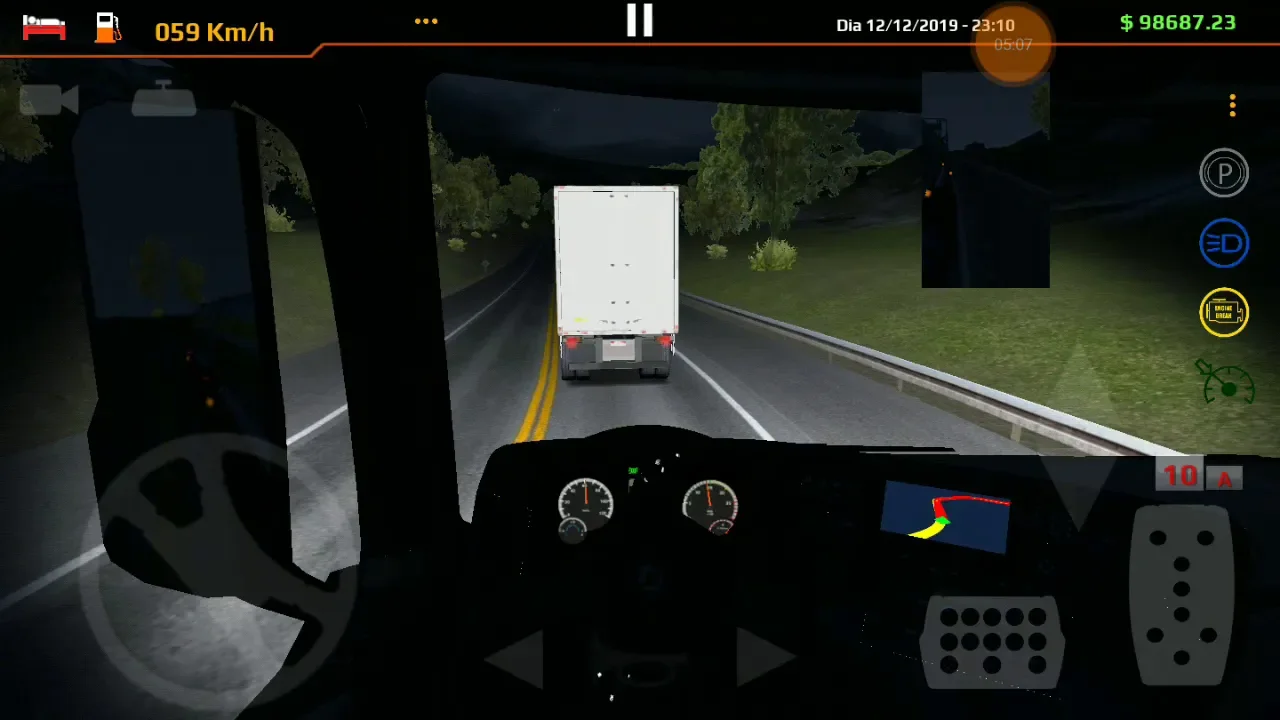Switch the red transmission mode A button

click(1225, 478)
